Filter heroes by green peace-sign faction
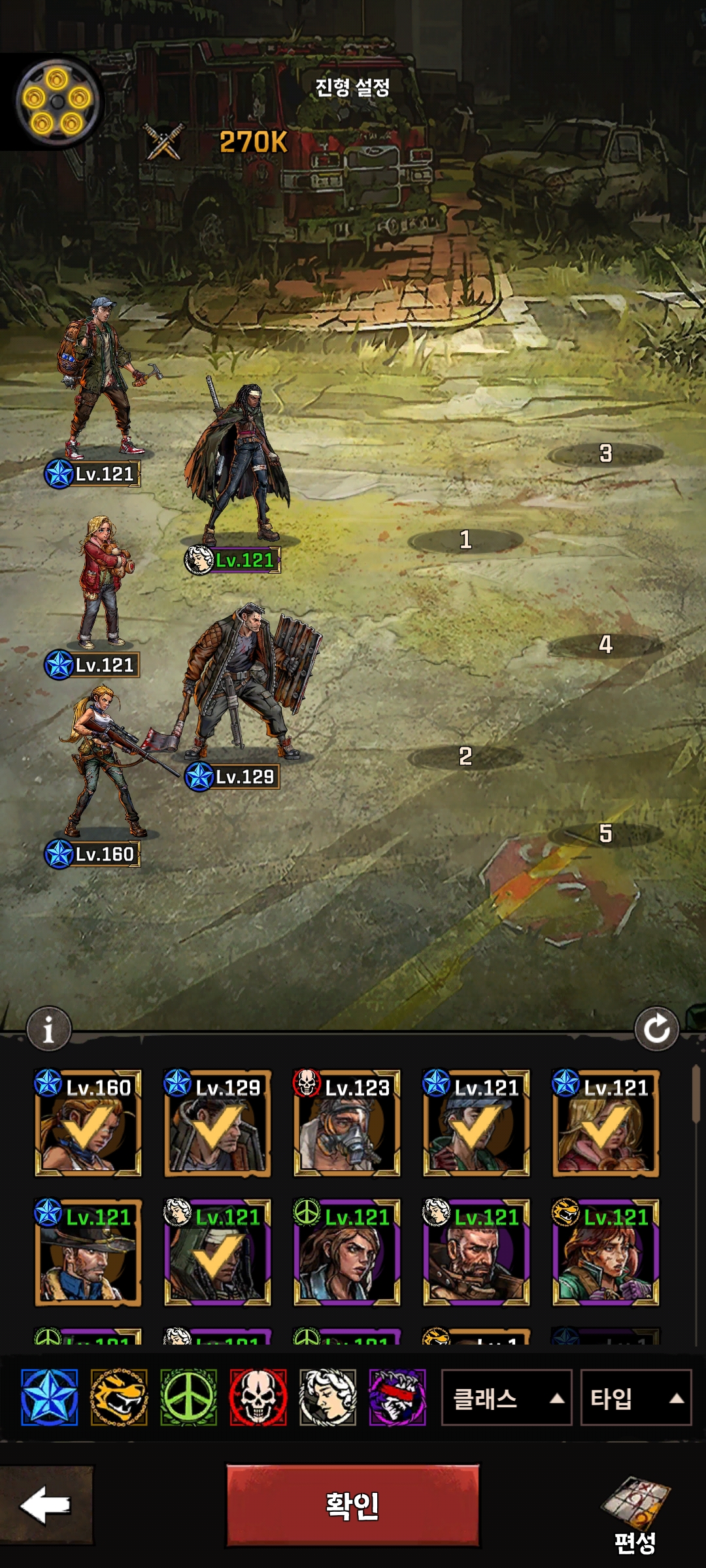The width and height of the screenshot is (706, 1568). pos(188,1397)
